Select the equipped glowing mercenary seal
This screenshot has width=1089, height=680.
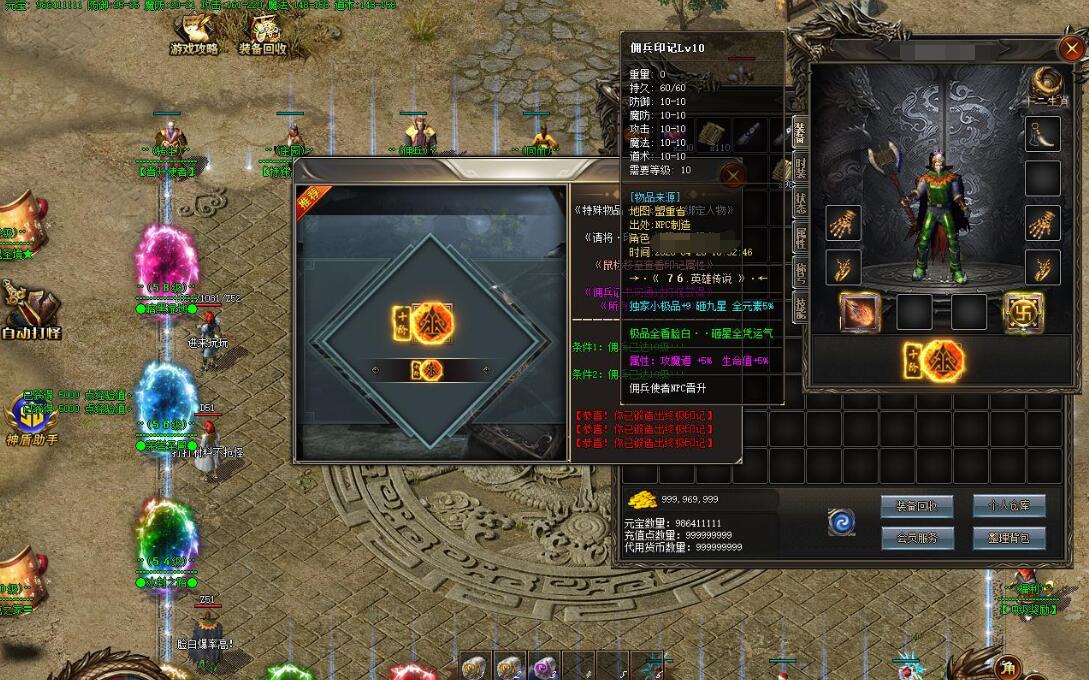[x=934, y=361]
